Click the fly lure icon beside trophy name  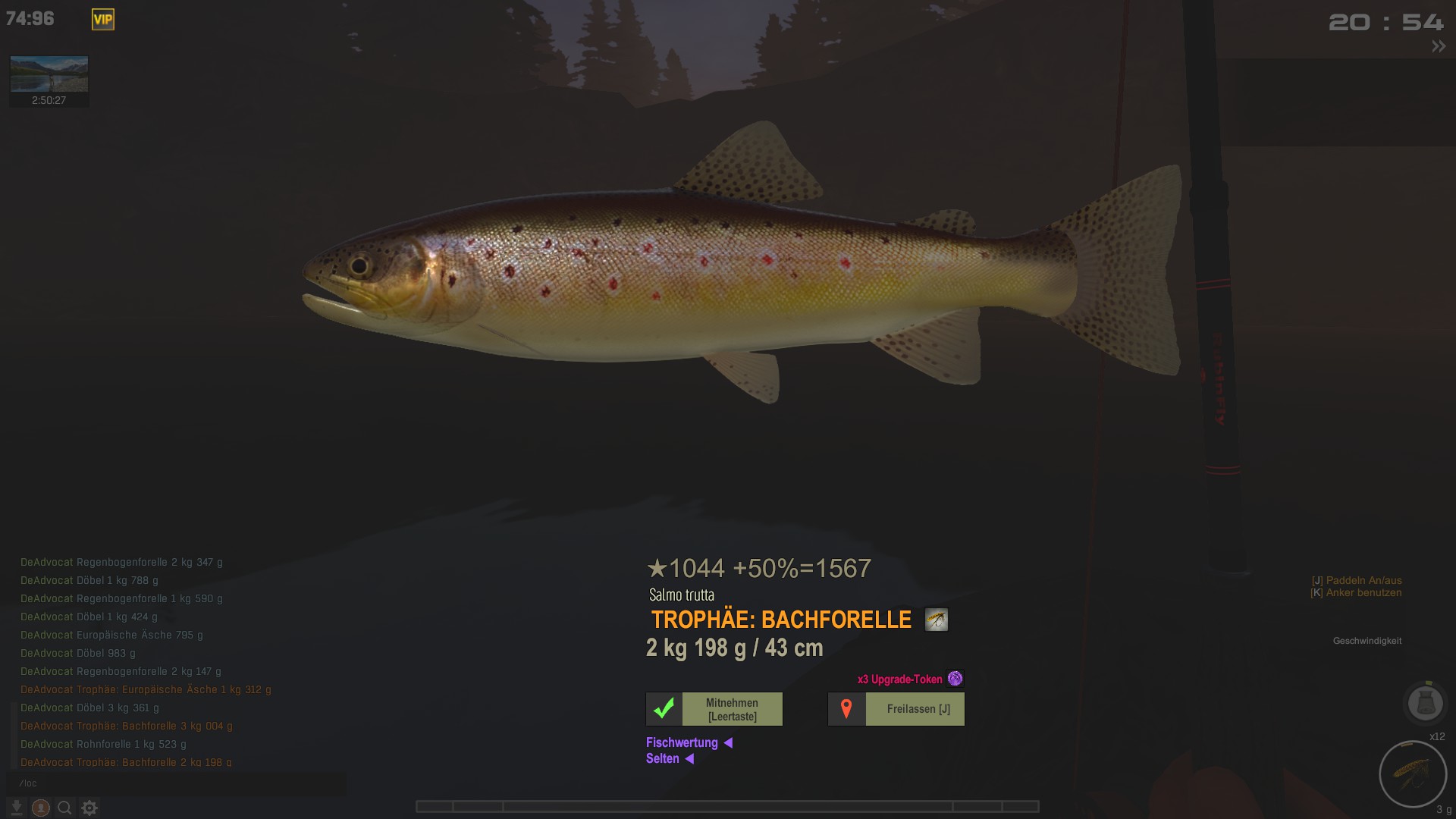pos(937,620)
